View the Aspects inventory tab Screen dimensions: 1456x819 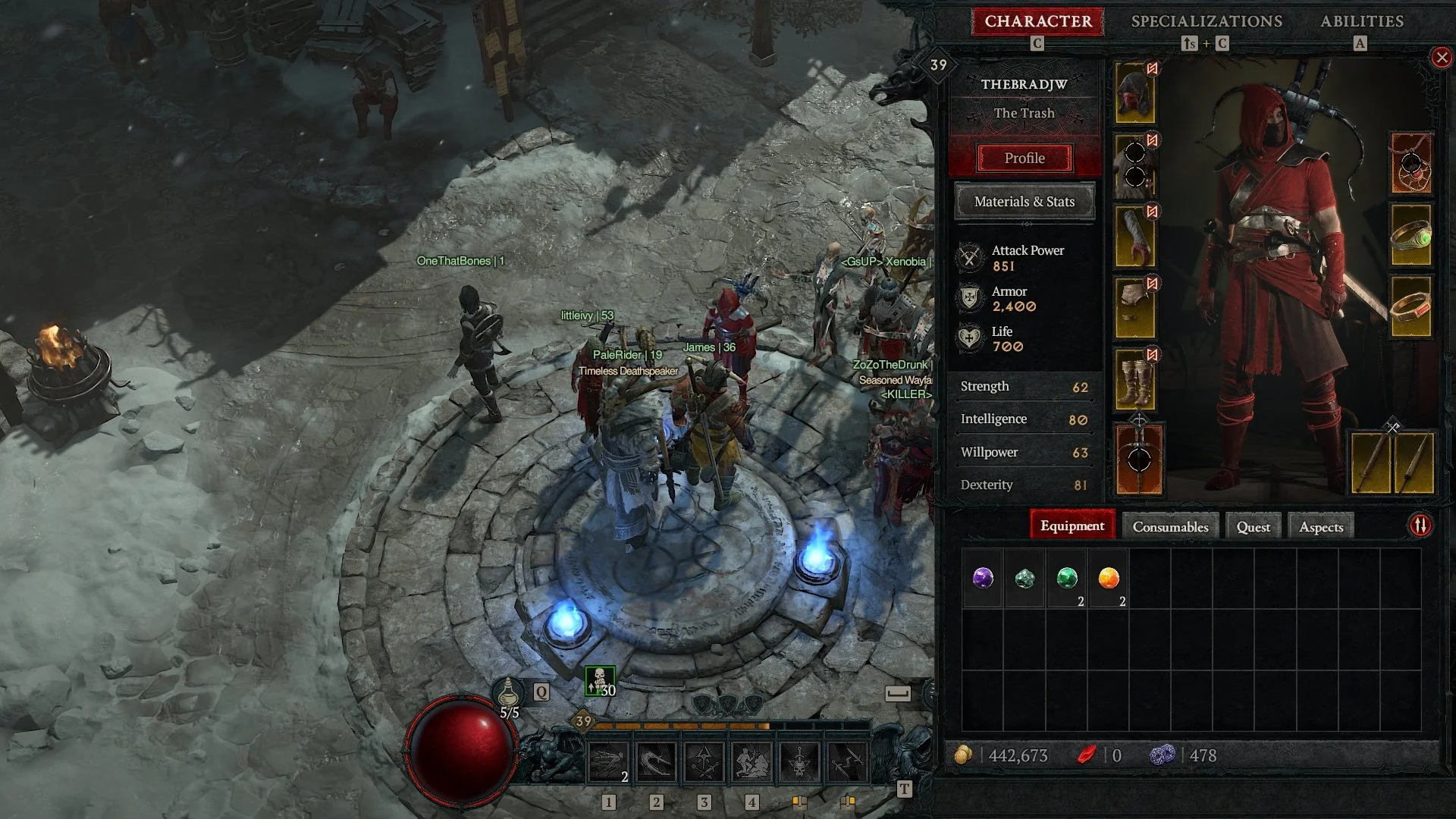1320,526
